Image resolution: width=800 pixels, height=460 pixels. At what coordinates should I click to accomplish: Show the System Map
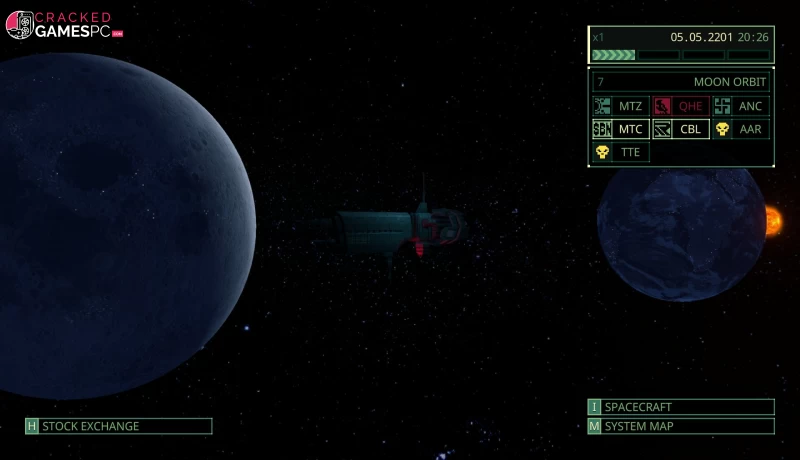681,426
